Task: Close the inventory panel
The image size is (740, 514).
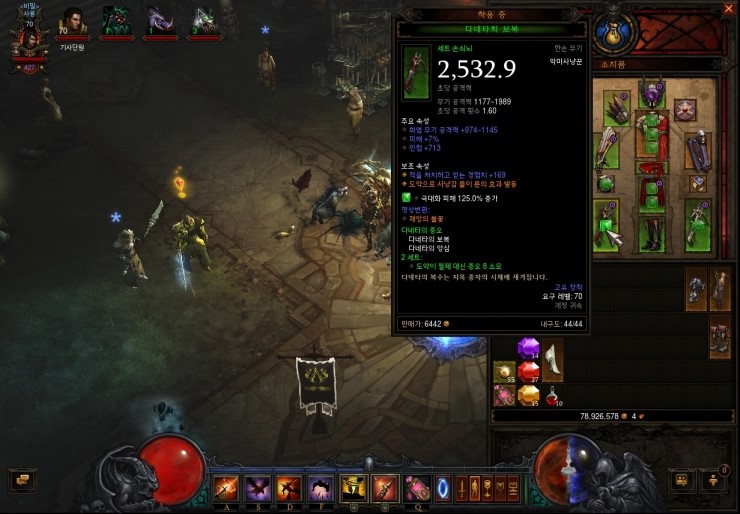Action: point(726,9)
